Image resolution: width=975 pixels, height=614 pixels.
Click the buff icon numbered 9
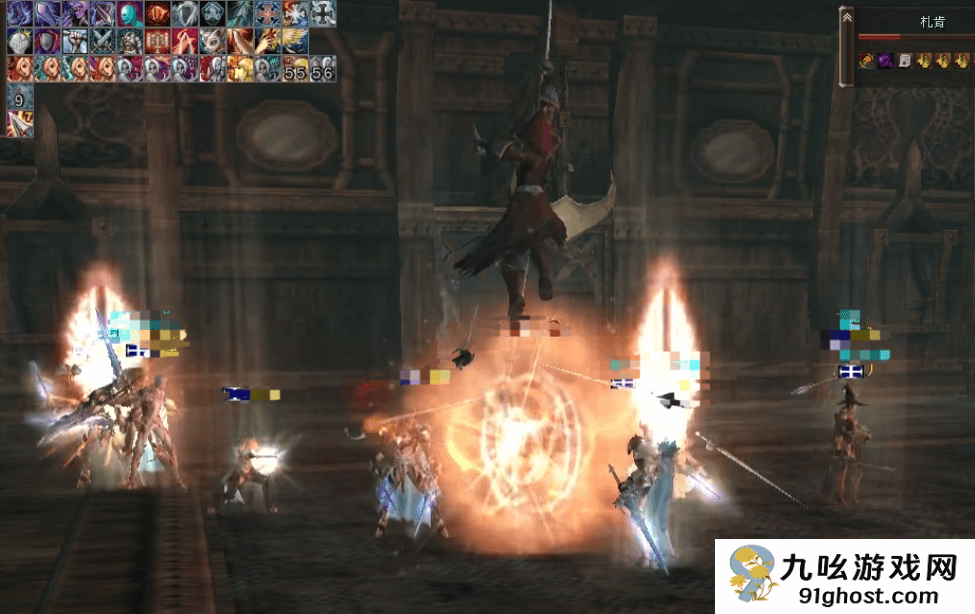point(20,97)
